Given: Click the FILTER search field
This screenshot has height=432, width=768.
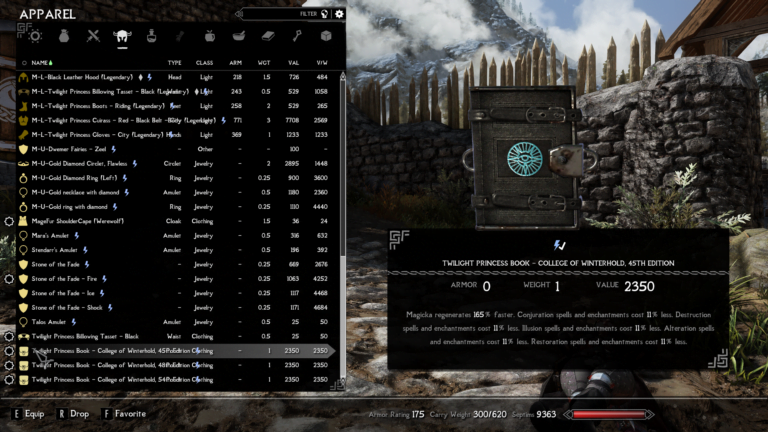Looking at the screenshot, I should click(x=282, y=14).
